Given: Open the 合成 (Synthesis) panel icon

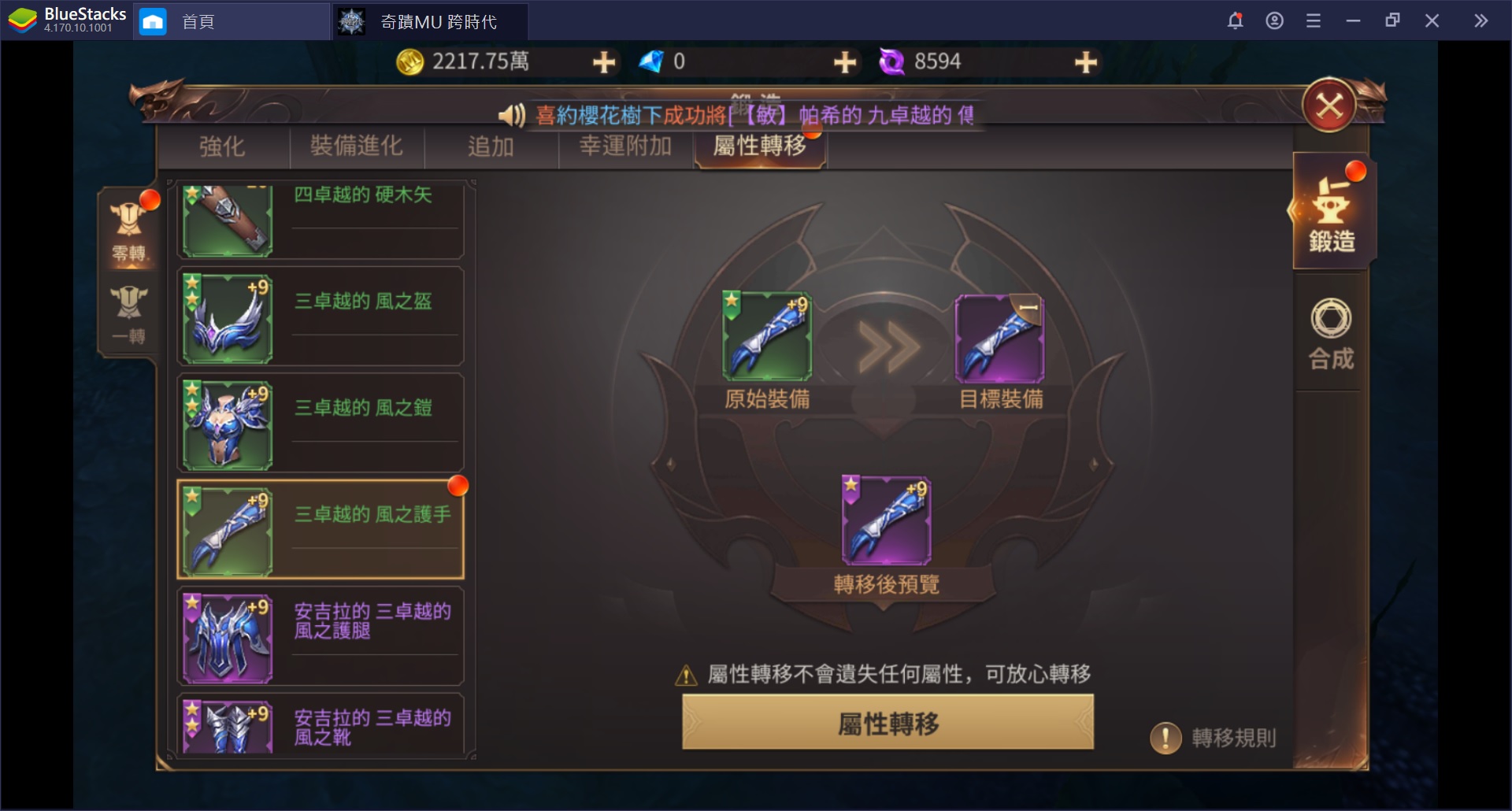Looking at the screenshot, I should click(x=1331, y=332).
